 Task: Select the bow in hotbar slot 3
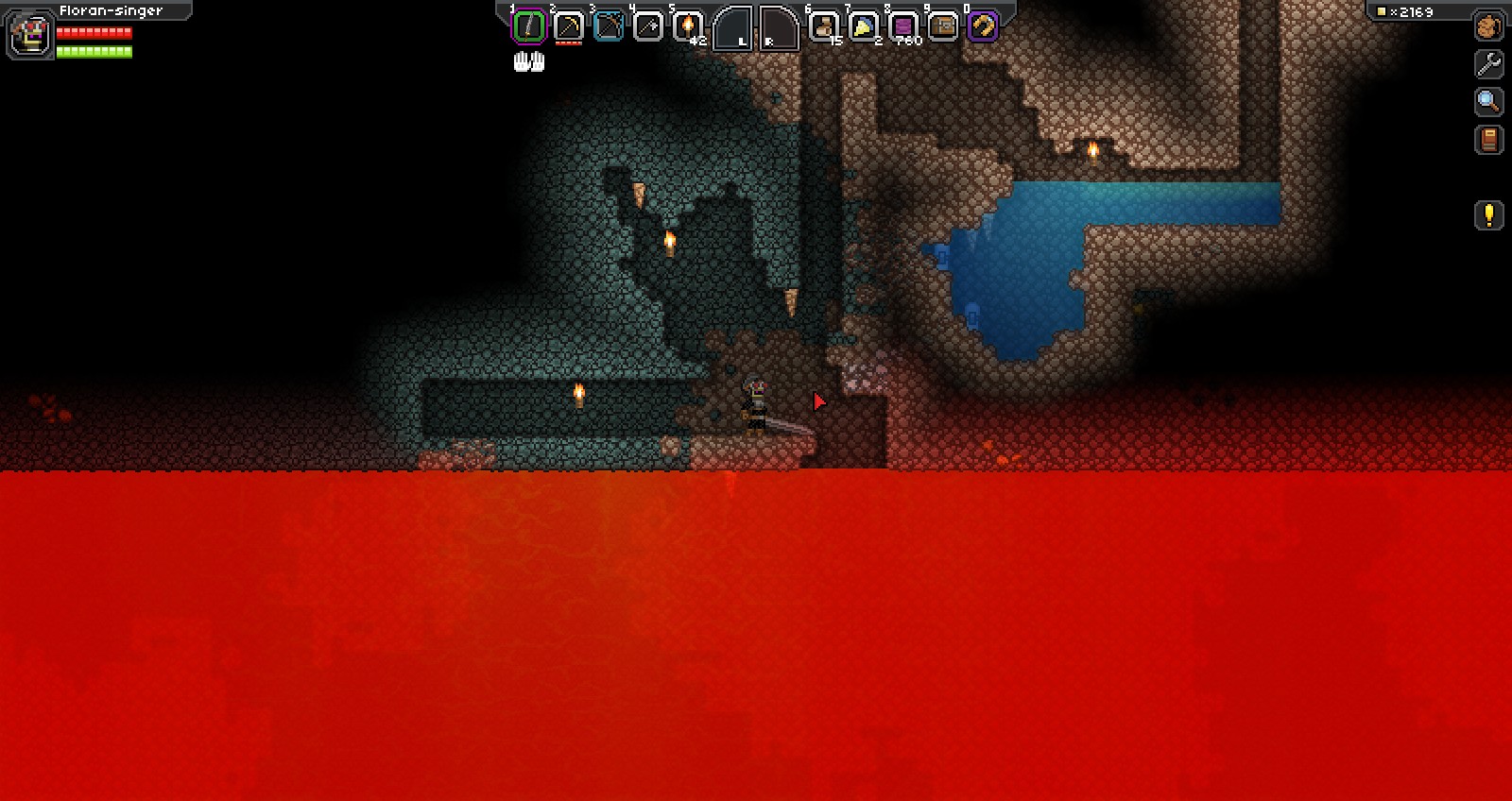click(606, 25)
